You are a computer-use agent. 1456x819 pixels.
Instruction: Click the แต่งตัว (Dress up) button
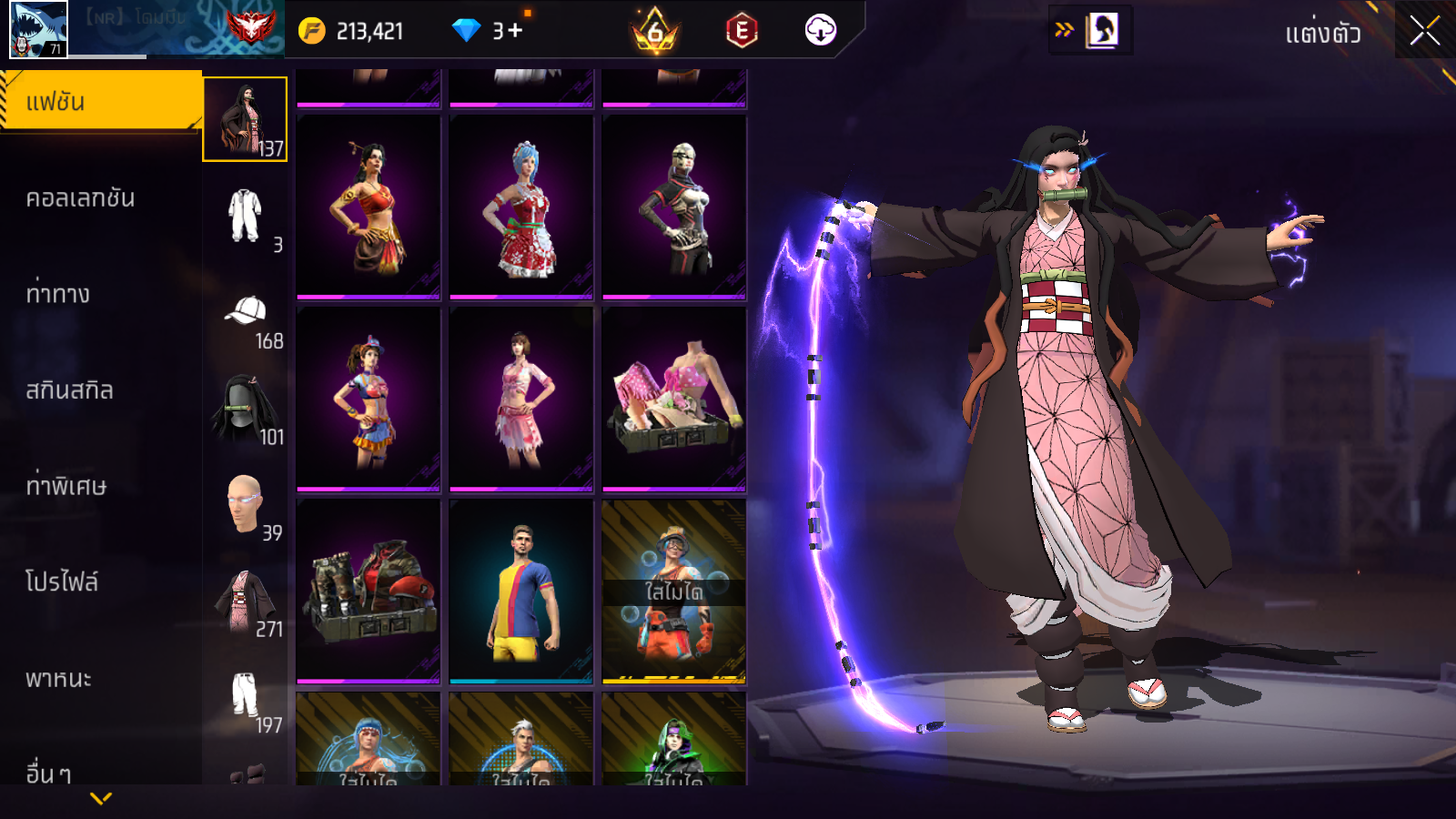(x=1322, y=34)
